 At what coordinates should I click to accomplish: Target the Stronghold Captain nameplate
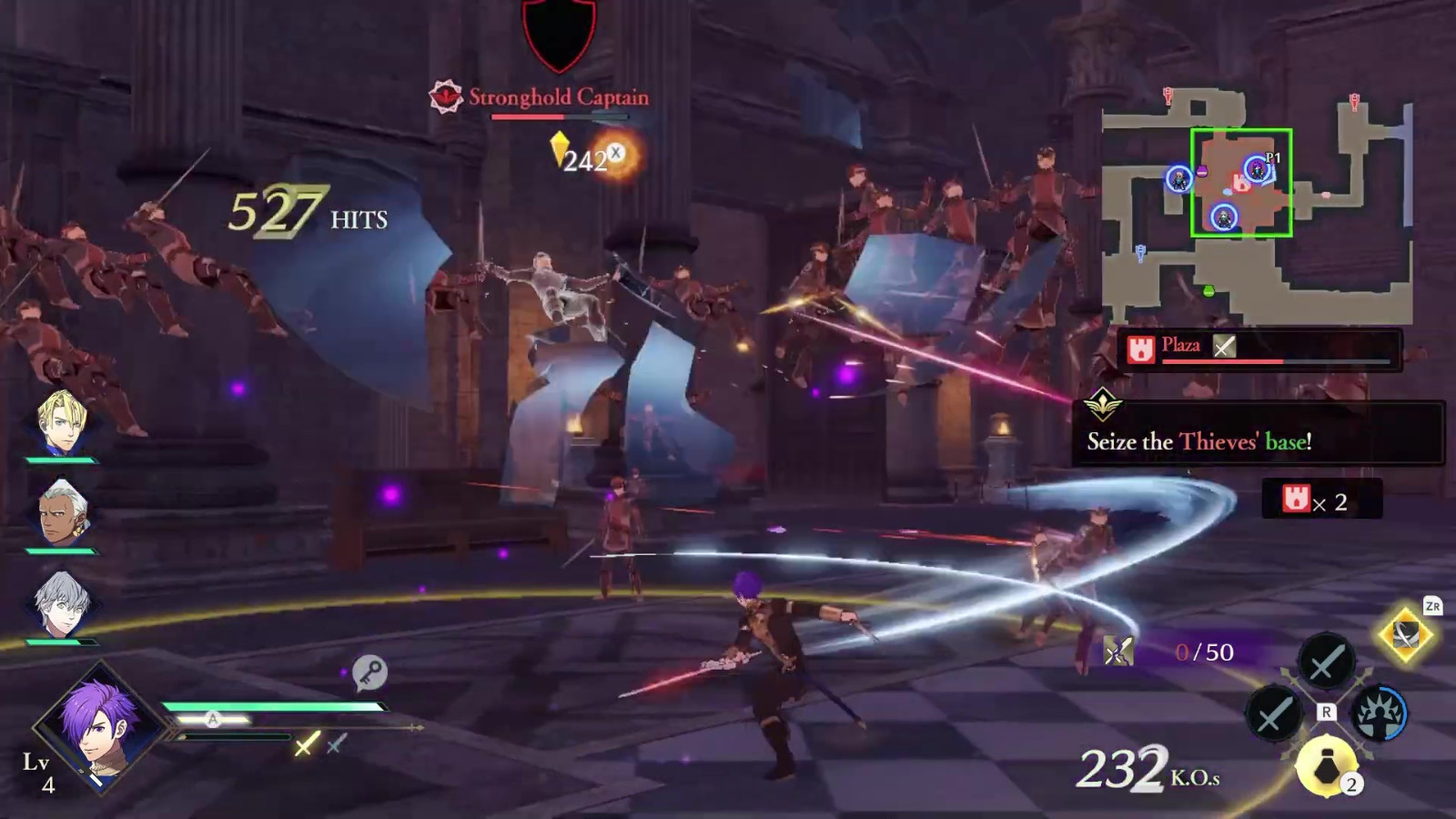(x=558, y=97)
